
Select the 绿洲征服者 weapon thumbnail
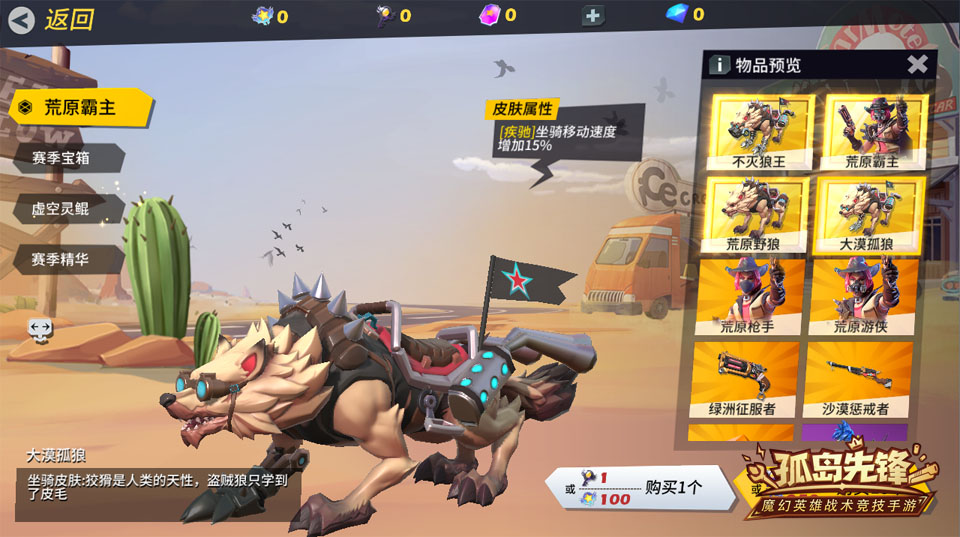point(743,379)
